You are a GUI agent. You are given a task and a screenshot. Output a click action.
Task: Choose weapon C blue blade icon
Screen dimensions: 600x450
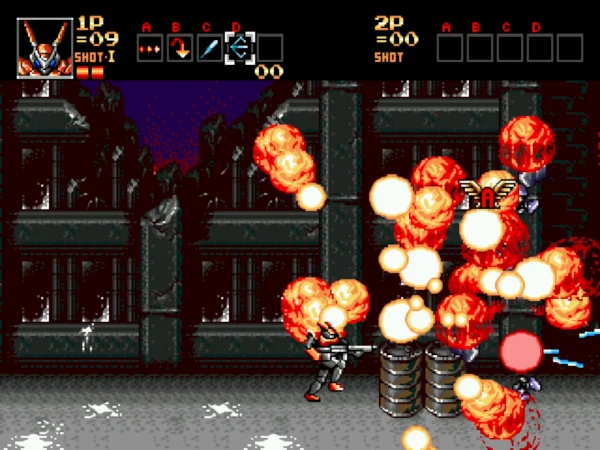(x=209, y=47)
